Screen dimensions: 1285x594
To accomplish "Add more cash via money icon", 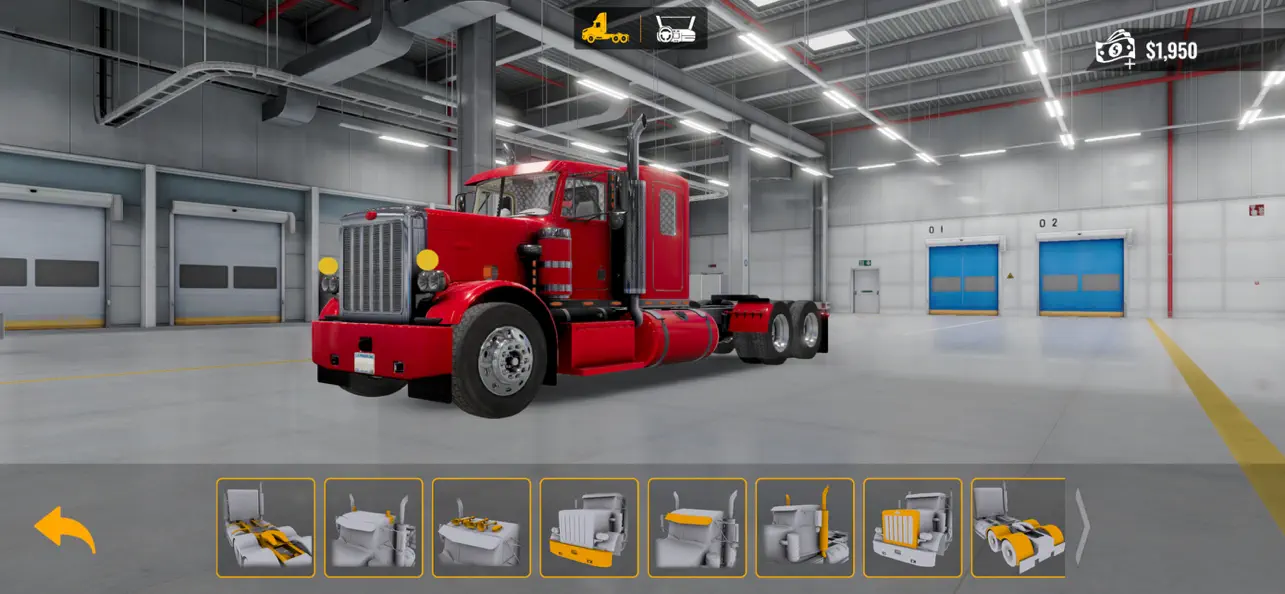I will click(x=1115, y=49).
